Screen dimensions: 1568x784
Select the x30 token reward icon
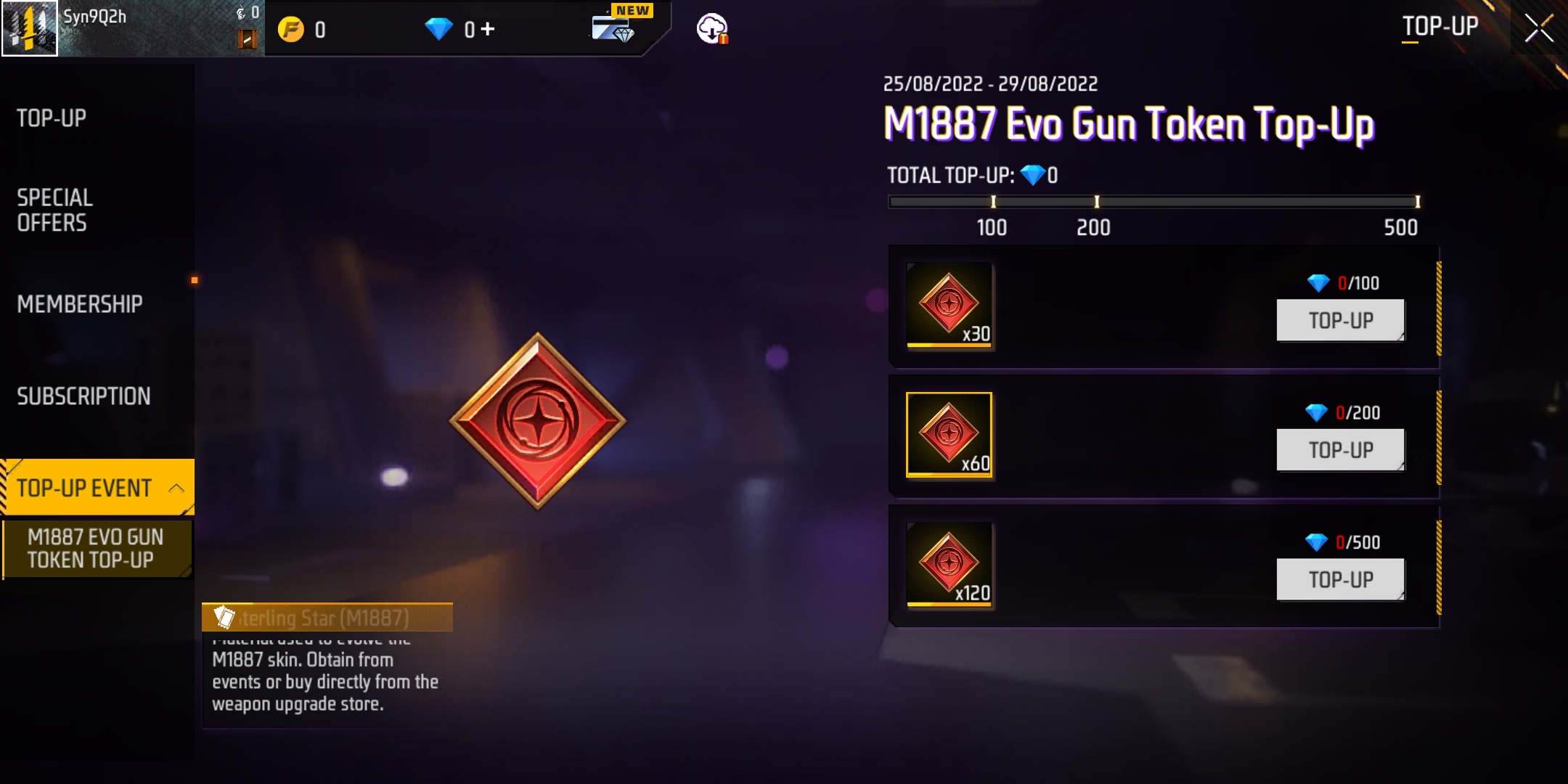coord(949,306)
